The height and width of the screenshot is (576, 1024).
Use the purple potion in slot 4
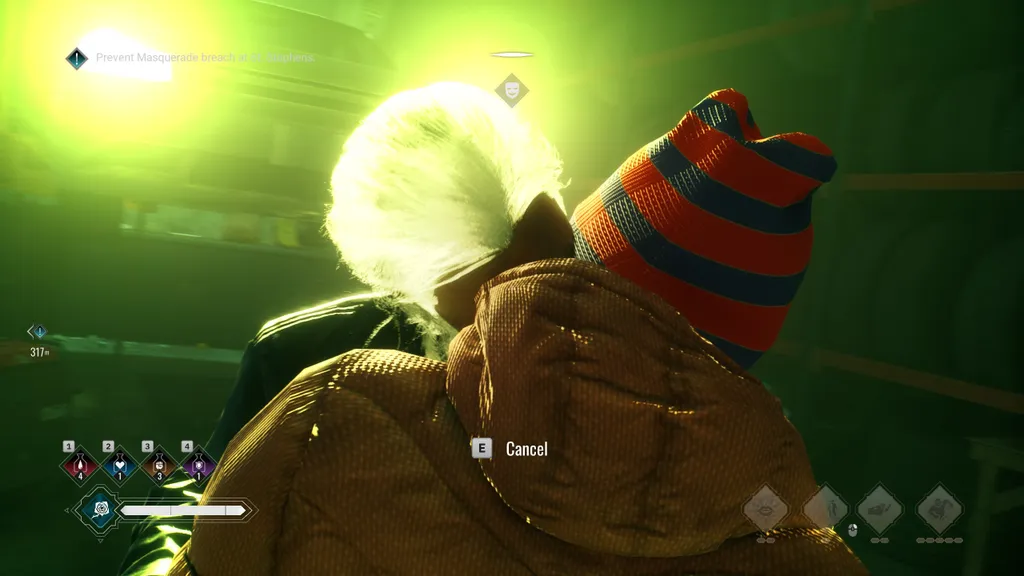(198, 464)
